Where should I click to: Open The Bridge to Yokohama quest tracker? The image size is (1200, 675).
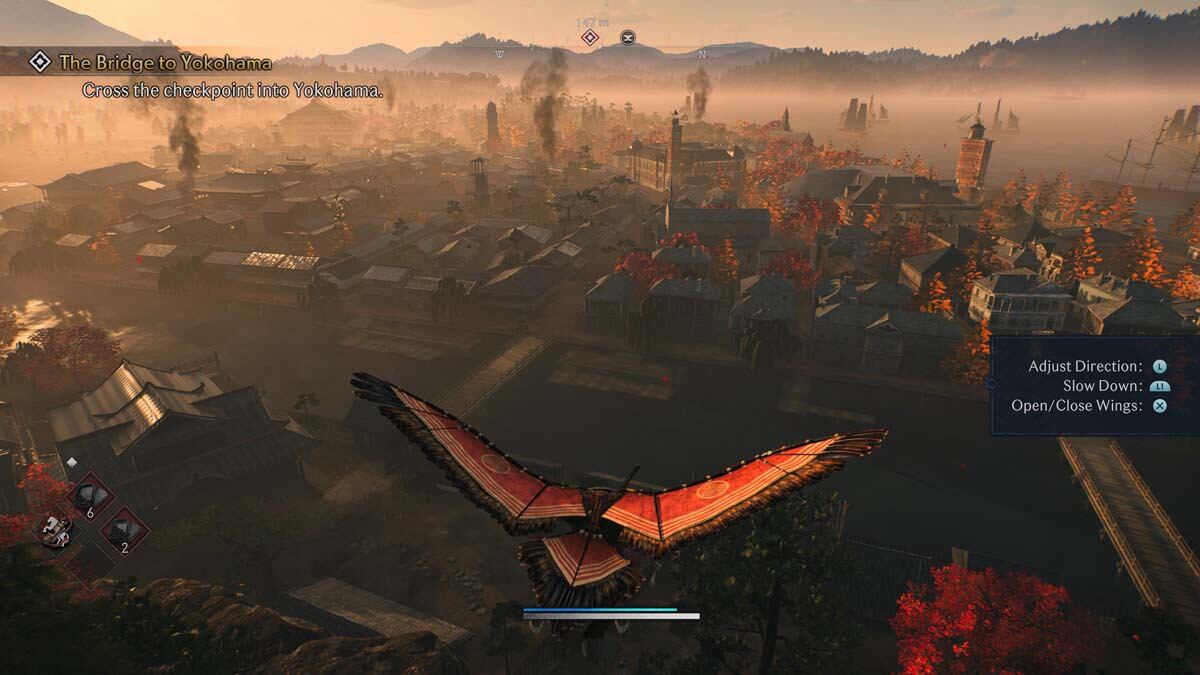tap(164, 63)
